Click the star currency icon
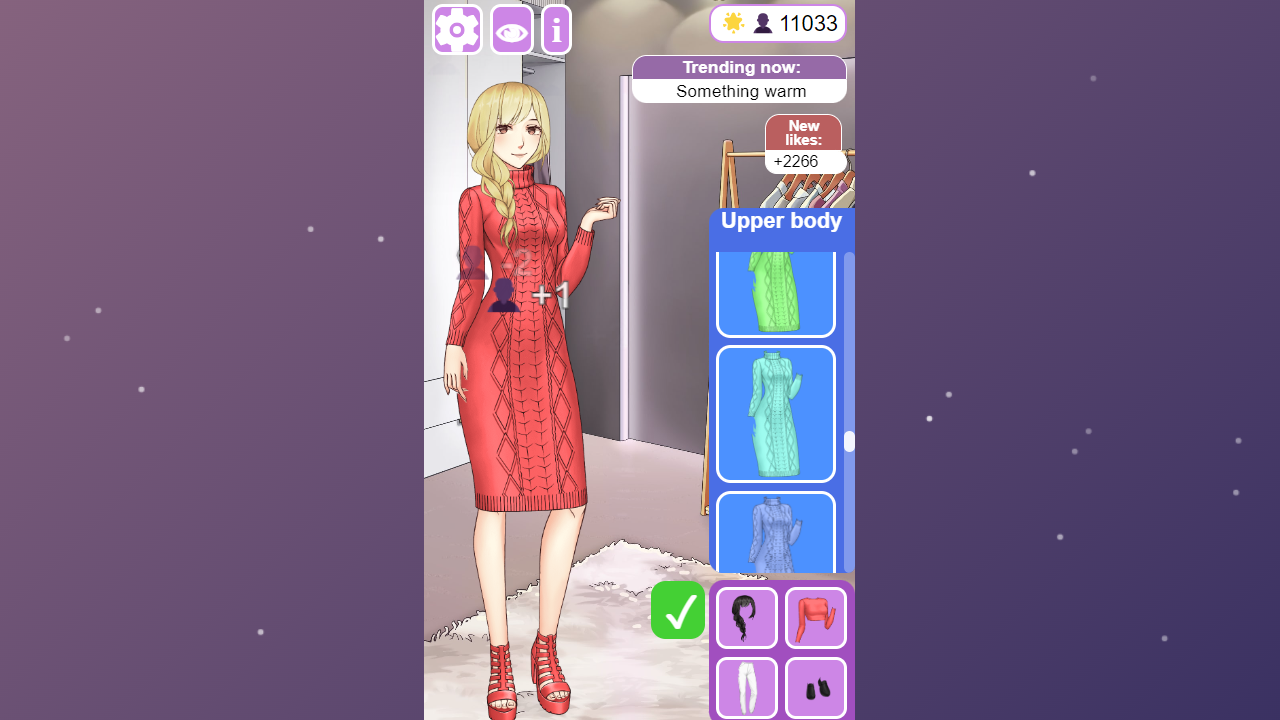Image resolution: width=1280 pixels, height=720 pixels. click(x=732, y=22)
